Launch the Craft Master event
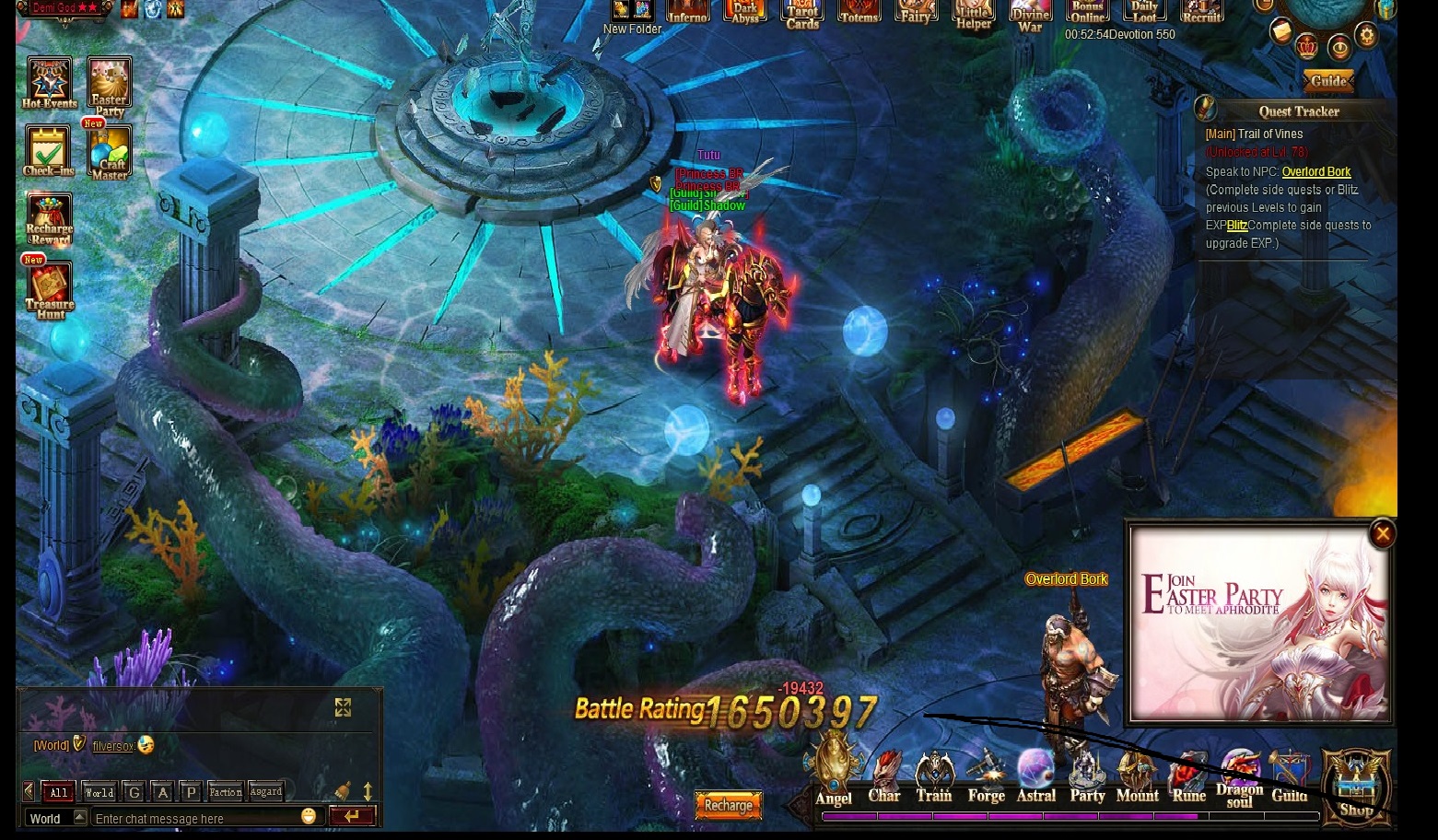1438x840 pixels. [110, 152]
